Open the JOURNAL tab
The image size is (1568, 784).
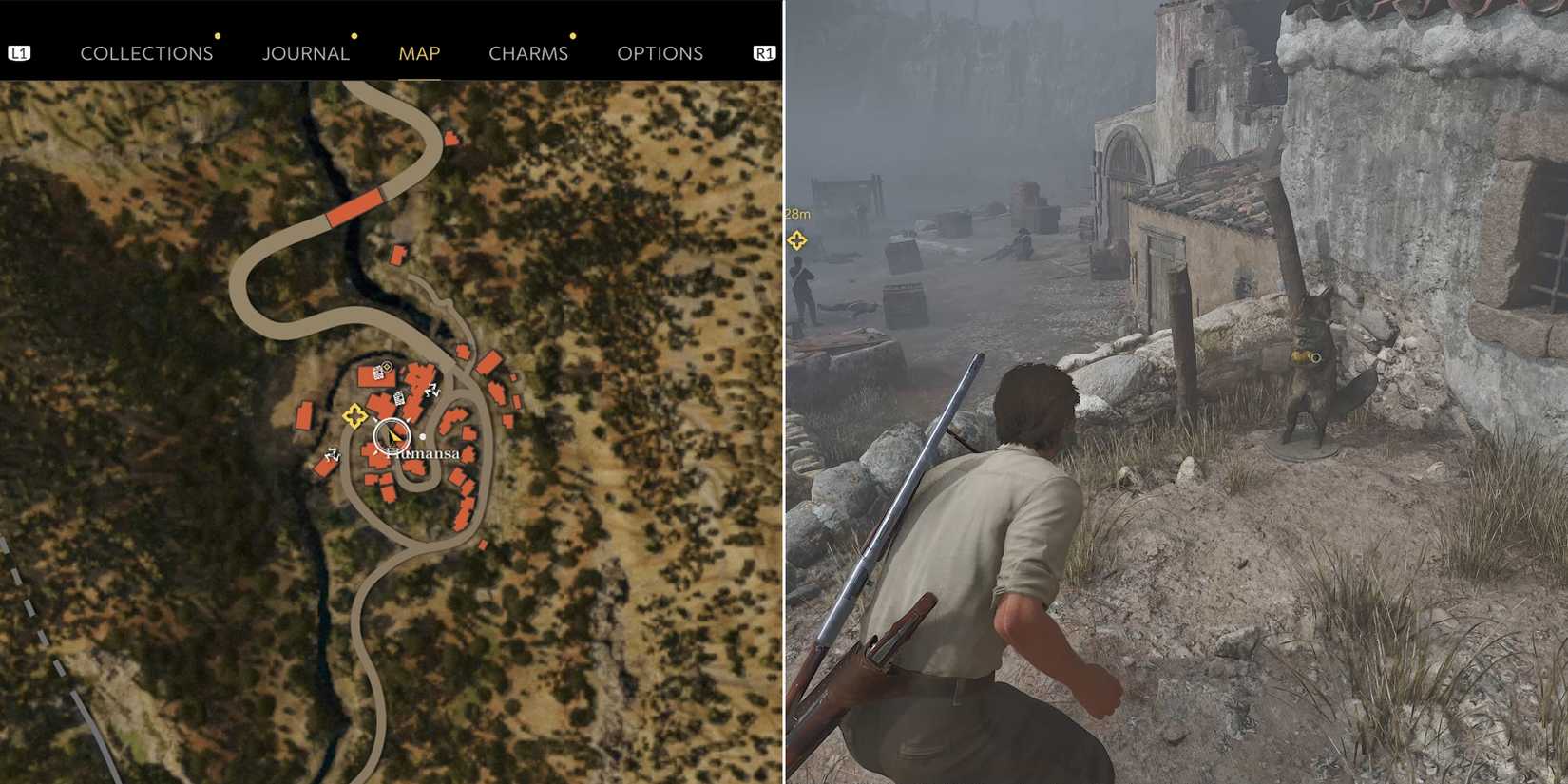coord(306,53)
